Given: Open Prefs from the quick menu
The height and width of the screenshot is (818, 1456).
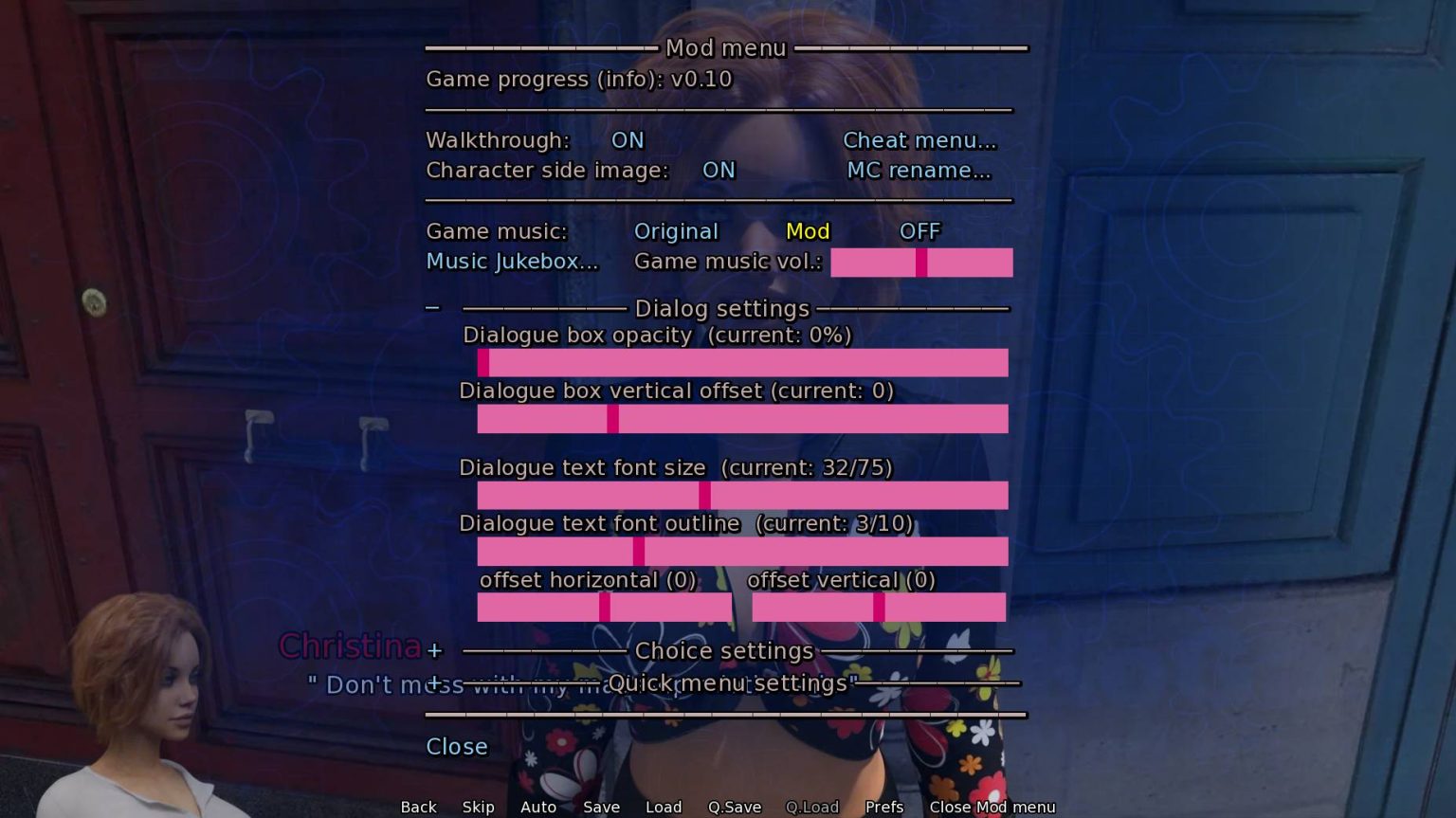Looking at the screenshot, I should click(x=883, y=808).
